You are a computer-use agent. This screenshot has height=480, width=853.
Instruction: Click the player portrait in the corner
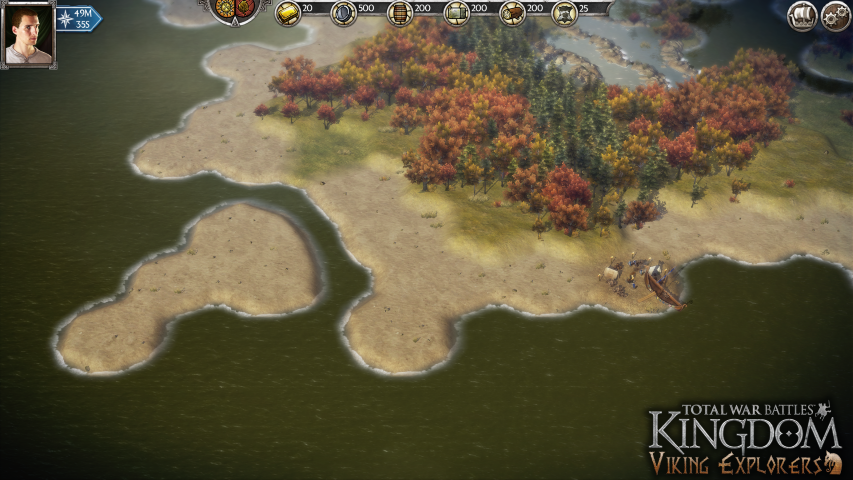pos(28,35)
